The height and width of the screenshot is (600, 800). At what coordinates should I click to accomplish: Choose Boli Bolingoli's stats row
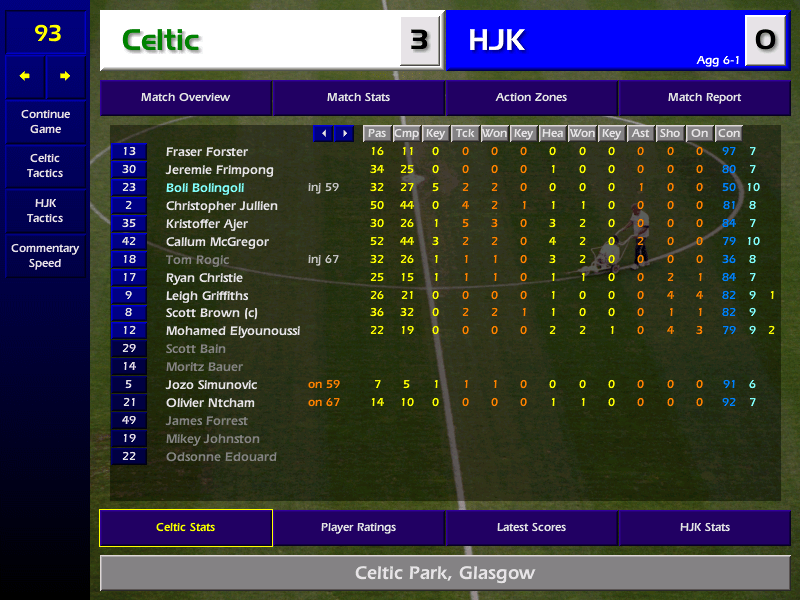click(x=205, y=188)
